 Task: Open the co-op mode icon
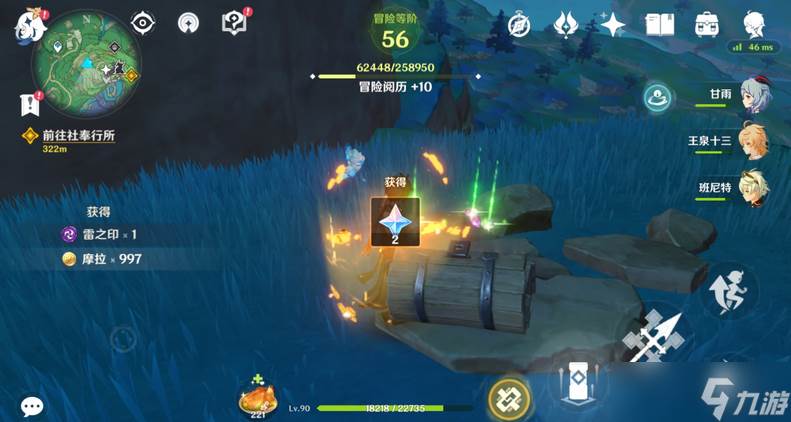click(658, 97)
